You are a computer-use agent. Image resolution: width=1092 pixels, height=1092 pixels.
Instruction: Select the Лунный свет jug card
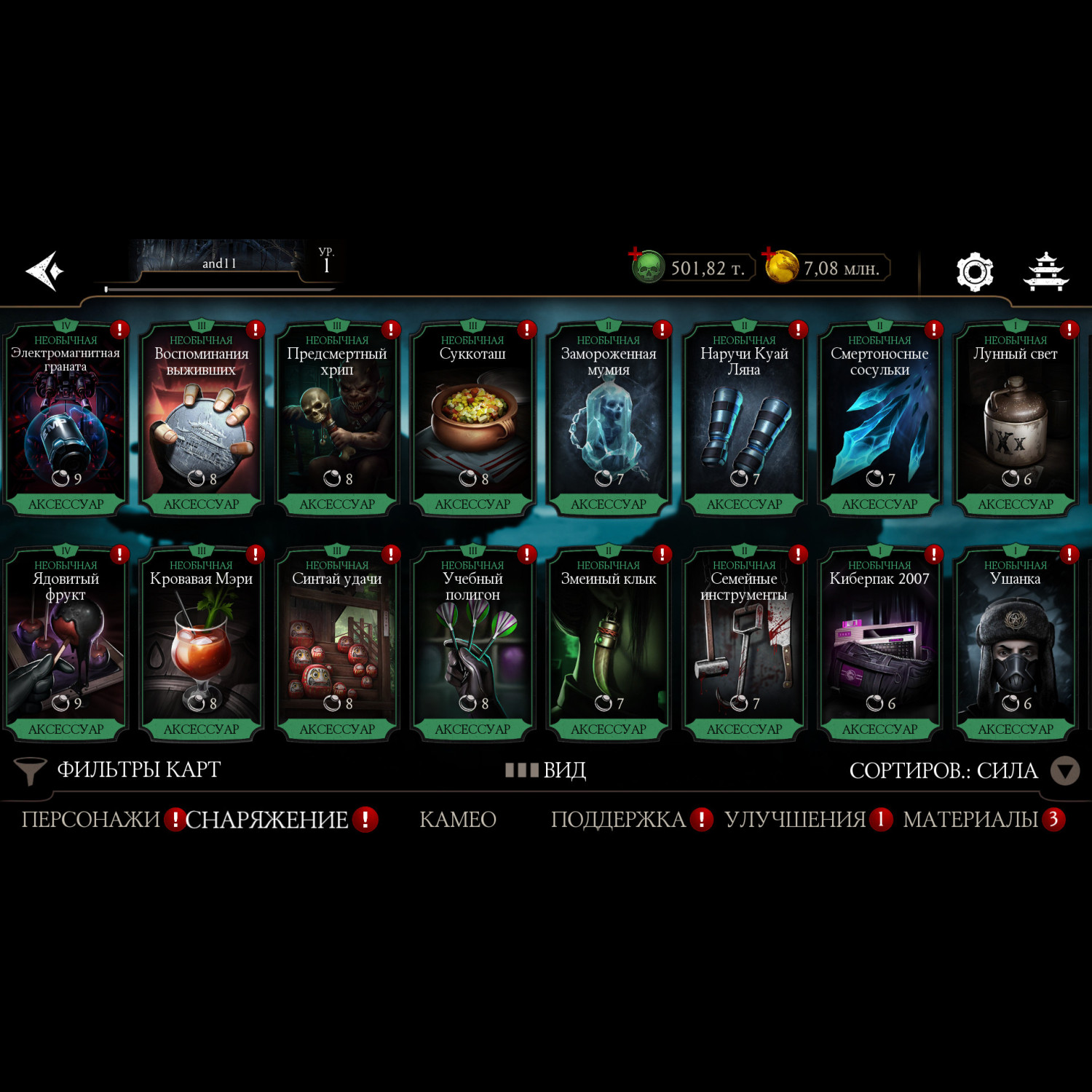point(1016,419)
